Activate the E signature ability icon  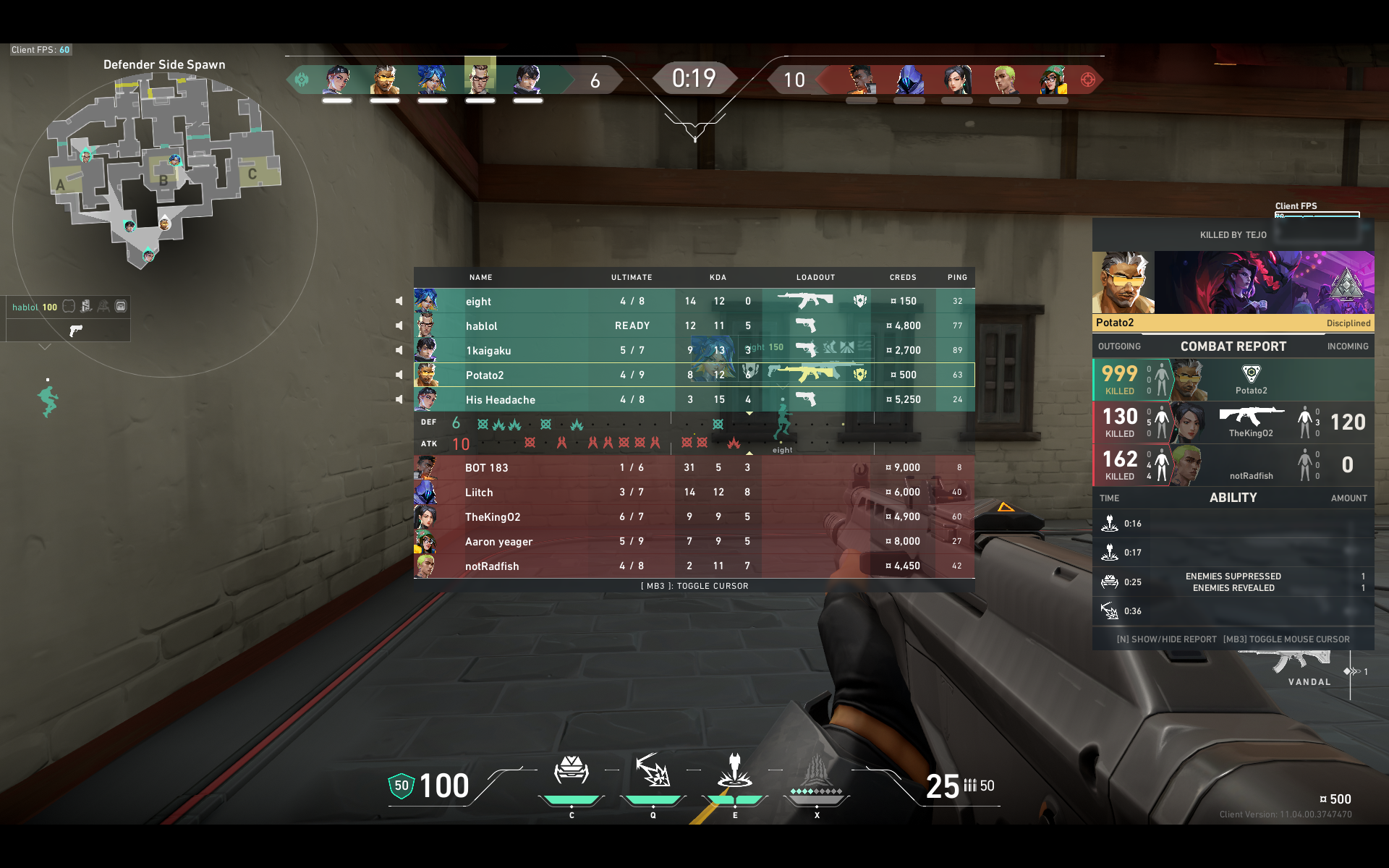click(x=734, y=771)
